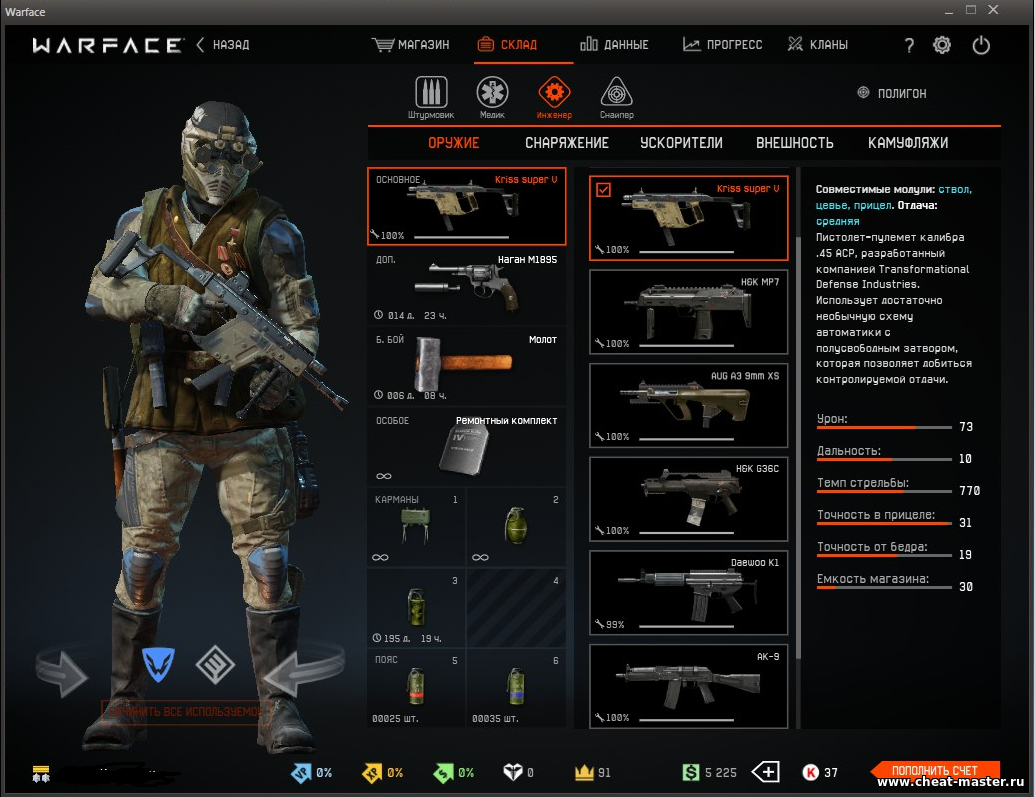Image resolution: width=1035 pixels, height=797 pixels.
Task: Choose the H&K MP7 from the list
Action: (689, 311)
